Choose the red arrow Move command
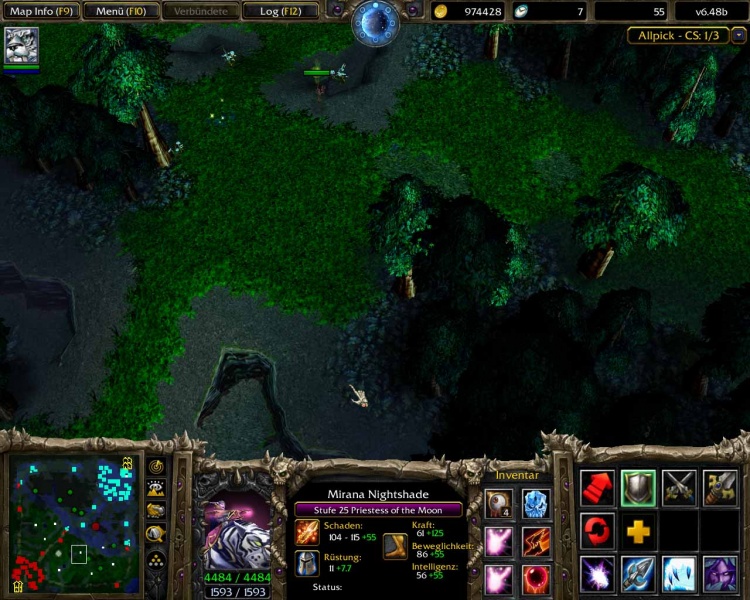Image resolution: width=750 pixels, height=600 pixels. point(597,488)
